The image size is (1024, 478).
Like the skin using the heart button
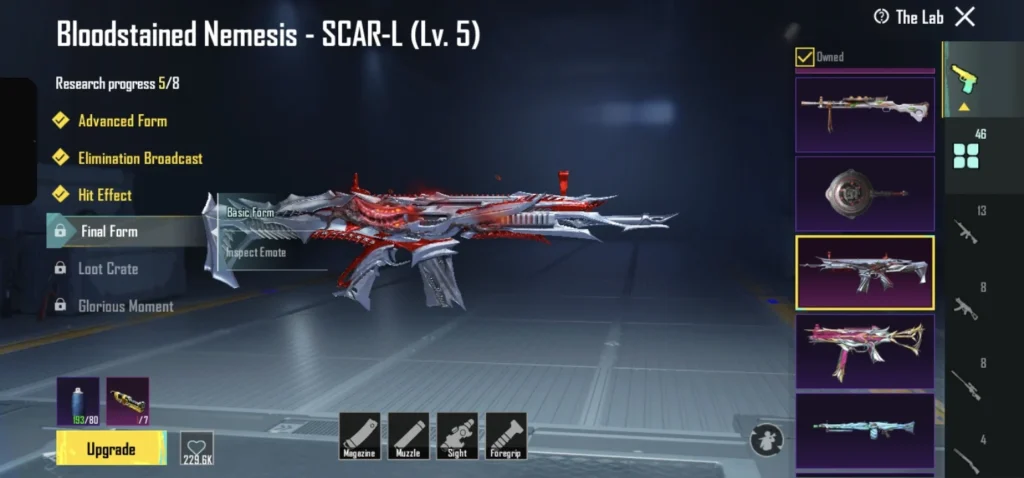coord(197,448)
